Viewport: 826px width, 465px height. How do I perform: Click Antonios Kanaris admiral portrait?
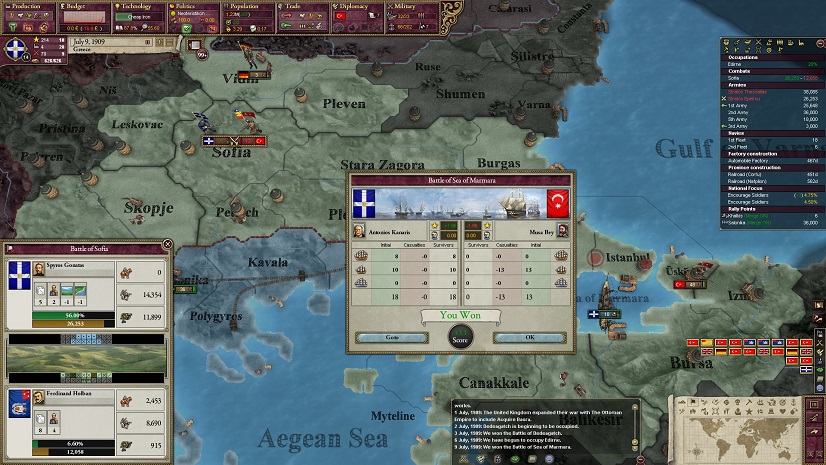coord(362,230)
